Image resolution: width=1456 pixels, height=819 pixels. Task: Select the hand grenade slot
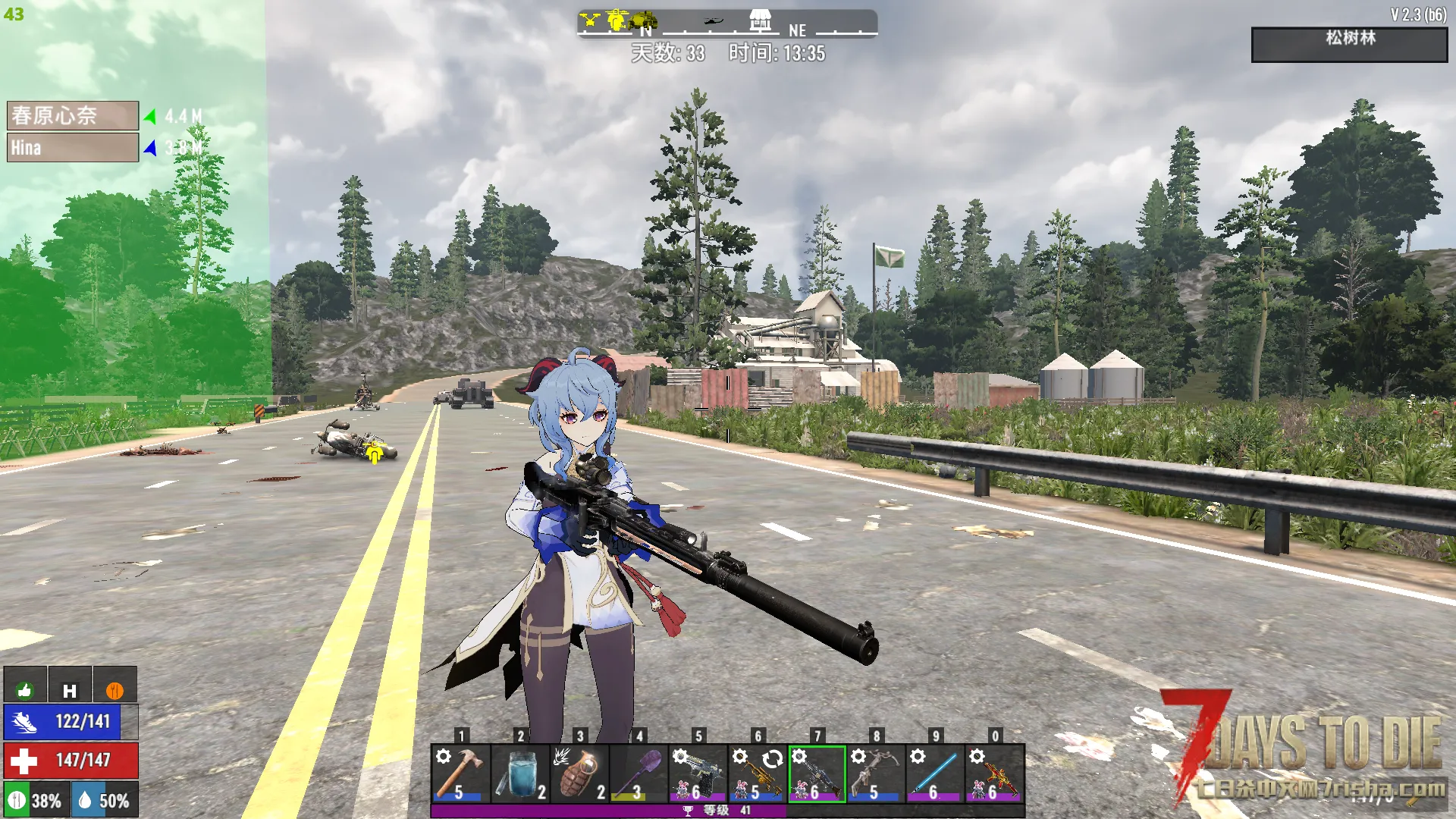(x=579, y=773)
